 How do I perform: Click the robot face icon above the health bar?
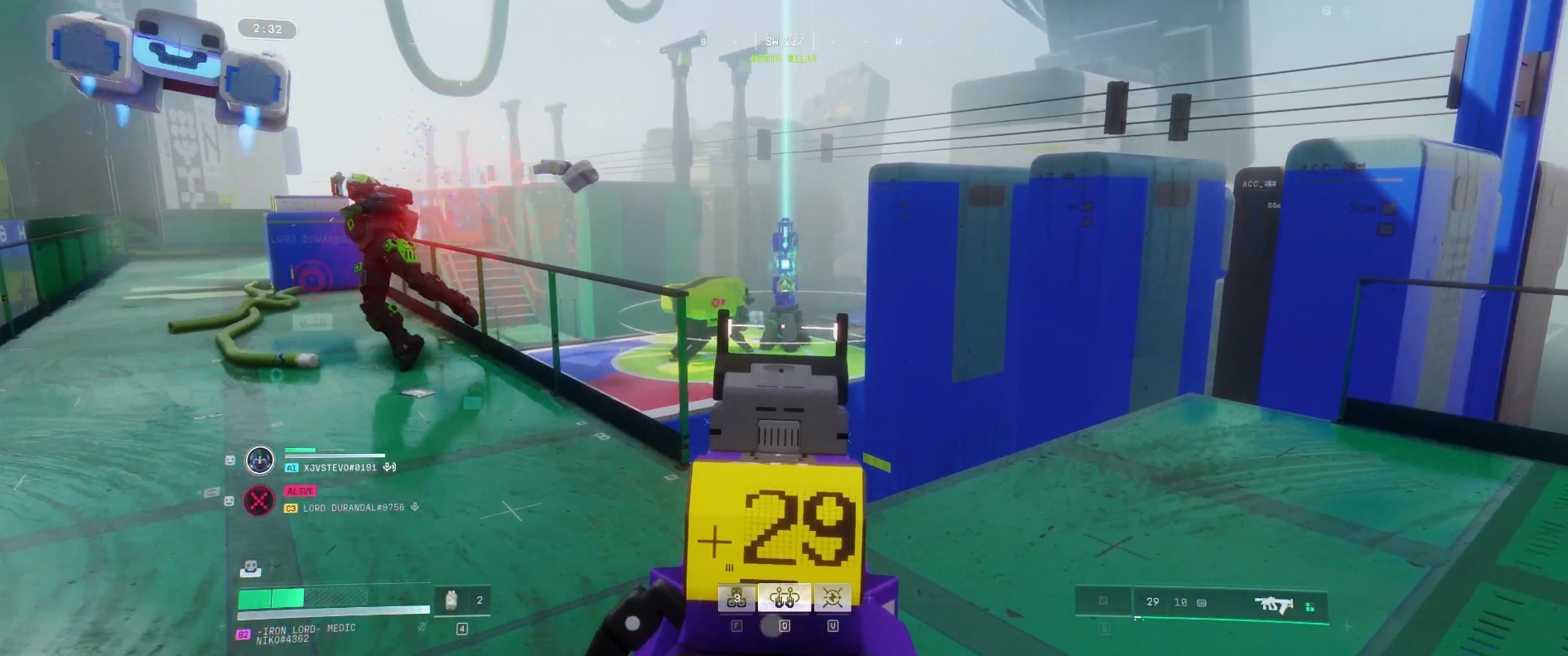(250, 568)
